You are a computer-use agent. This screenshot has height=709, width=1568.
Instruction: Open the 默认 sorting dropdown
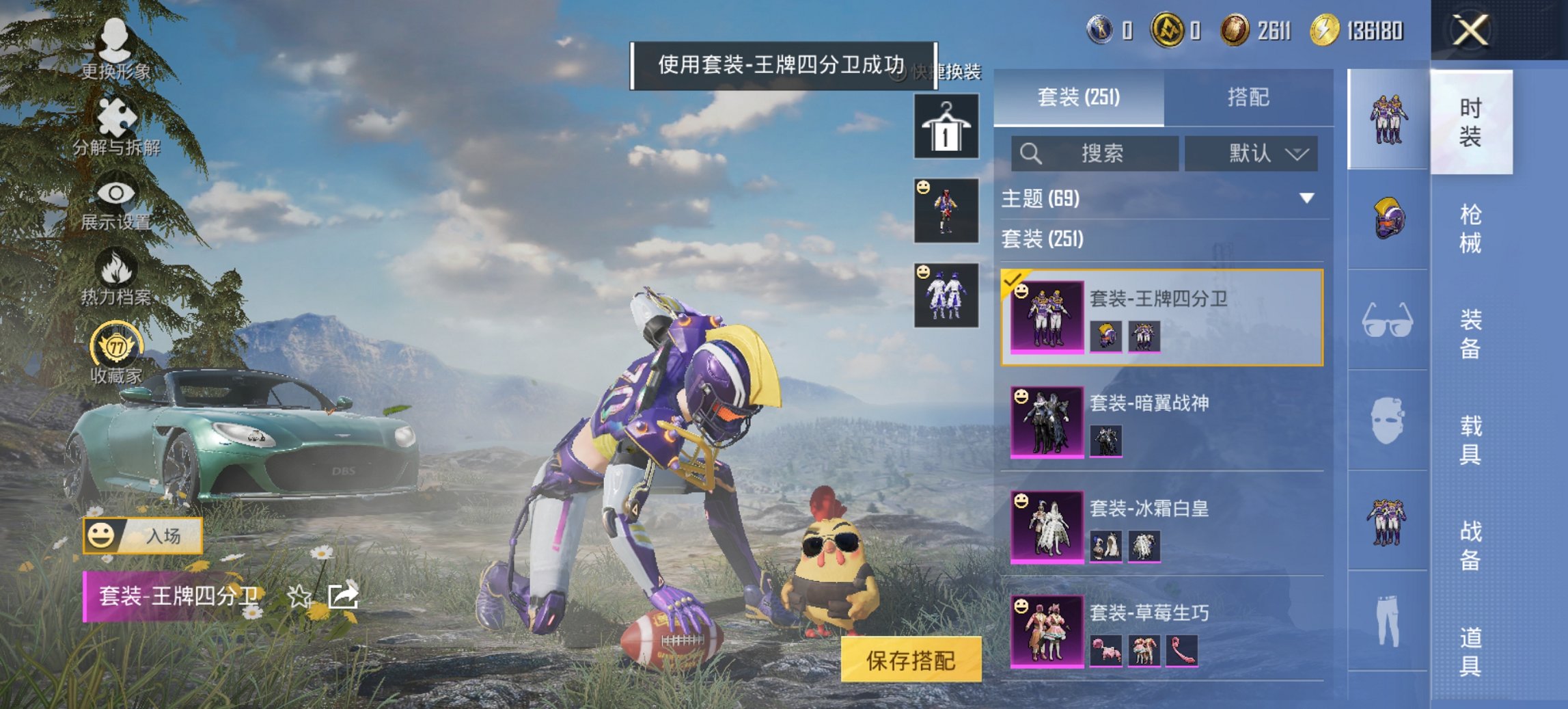1254,153
